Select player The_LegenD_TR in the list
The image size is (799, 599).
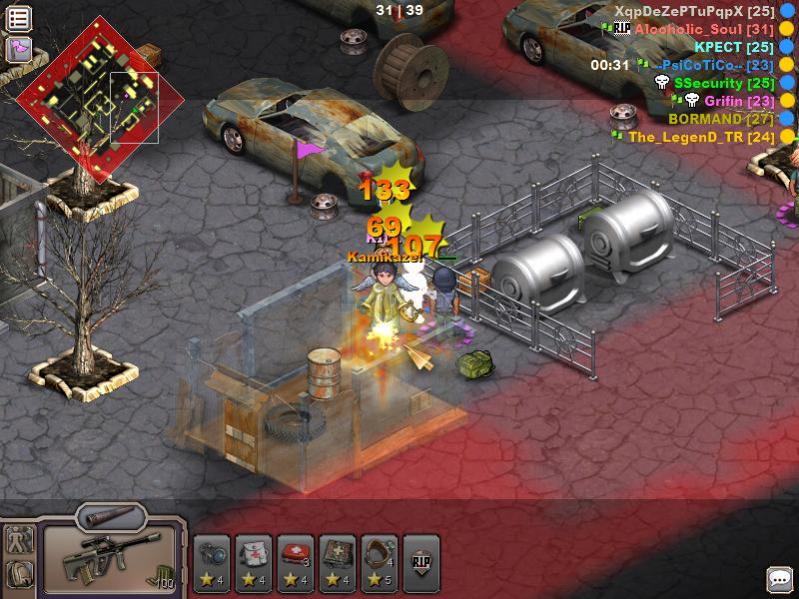coord(701,137)
